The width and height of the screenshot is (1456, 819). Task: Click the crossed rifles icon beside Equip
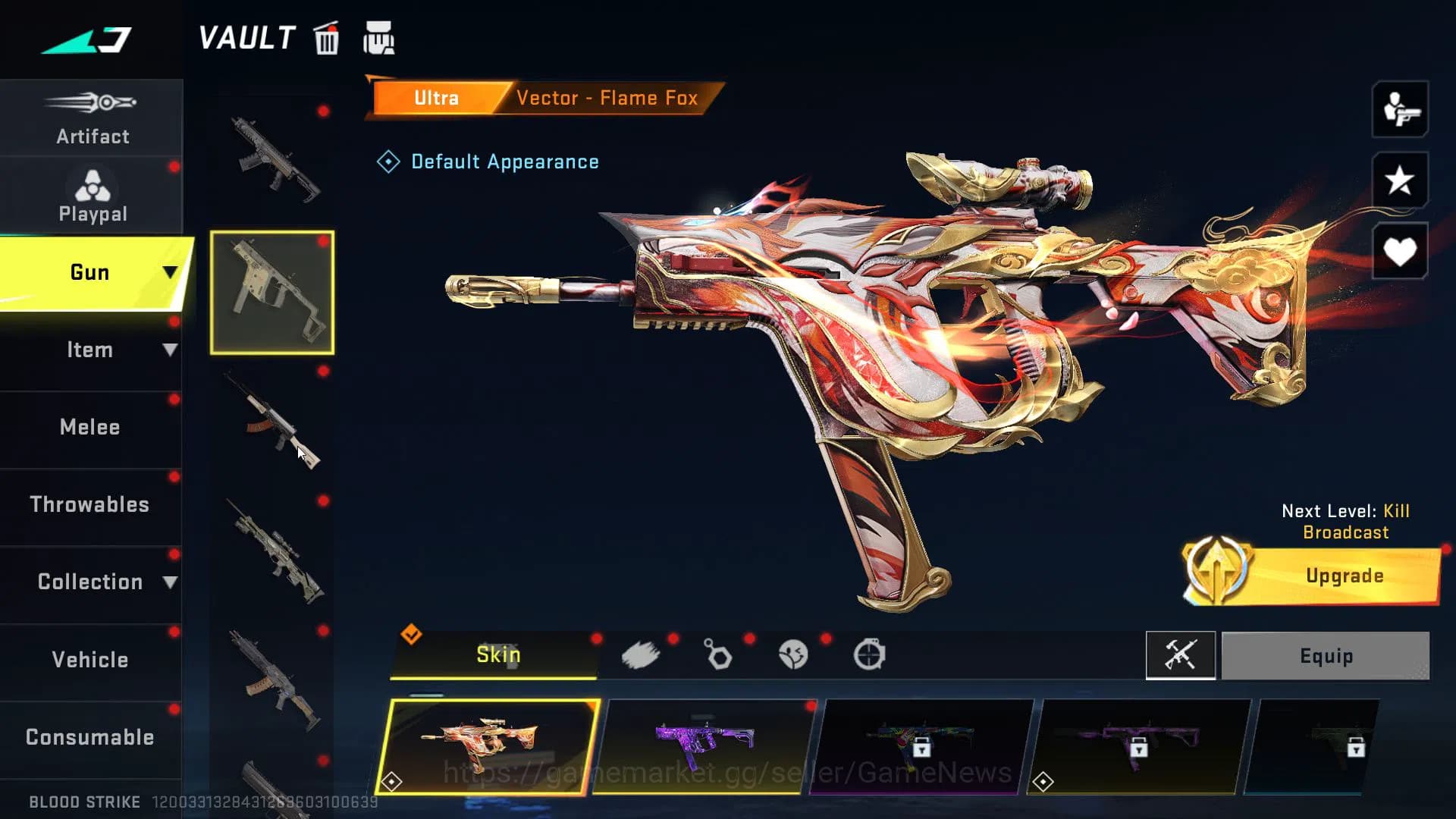click(x=1181, y=655)
